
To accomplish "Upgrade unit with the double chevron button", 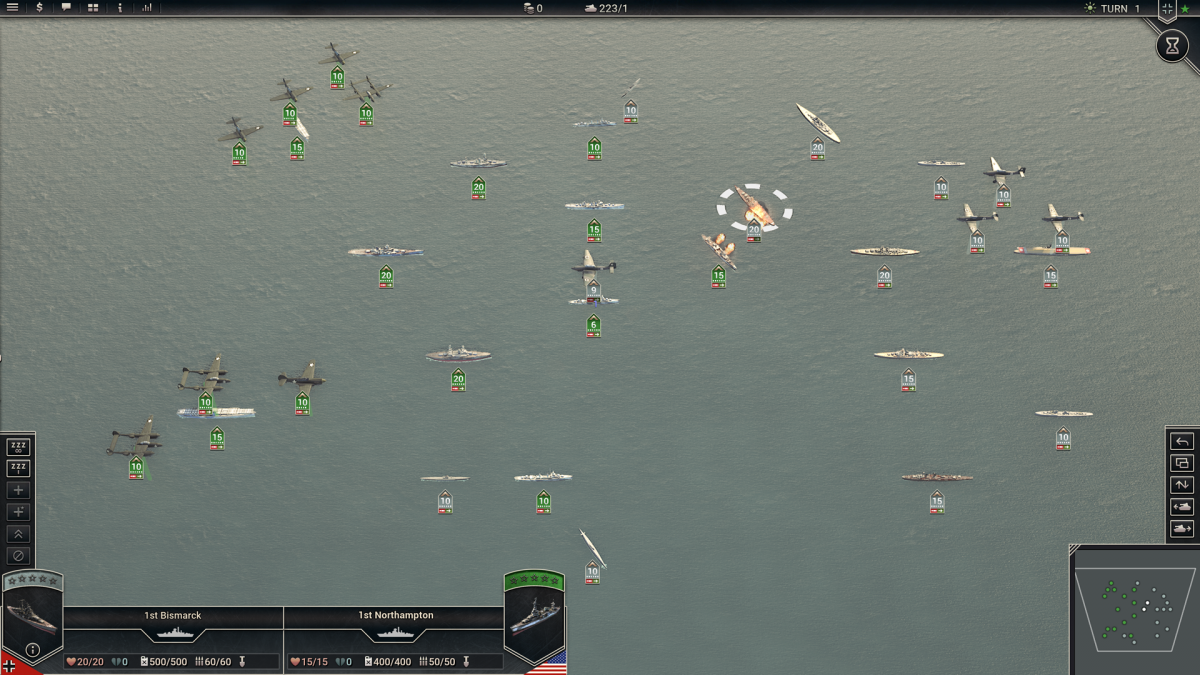I will pyautogui.click(x=18, y=534).
